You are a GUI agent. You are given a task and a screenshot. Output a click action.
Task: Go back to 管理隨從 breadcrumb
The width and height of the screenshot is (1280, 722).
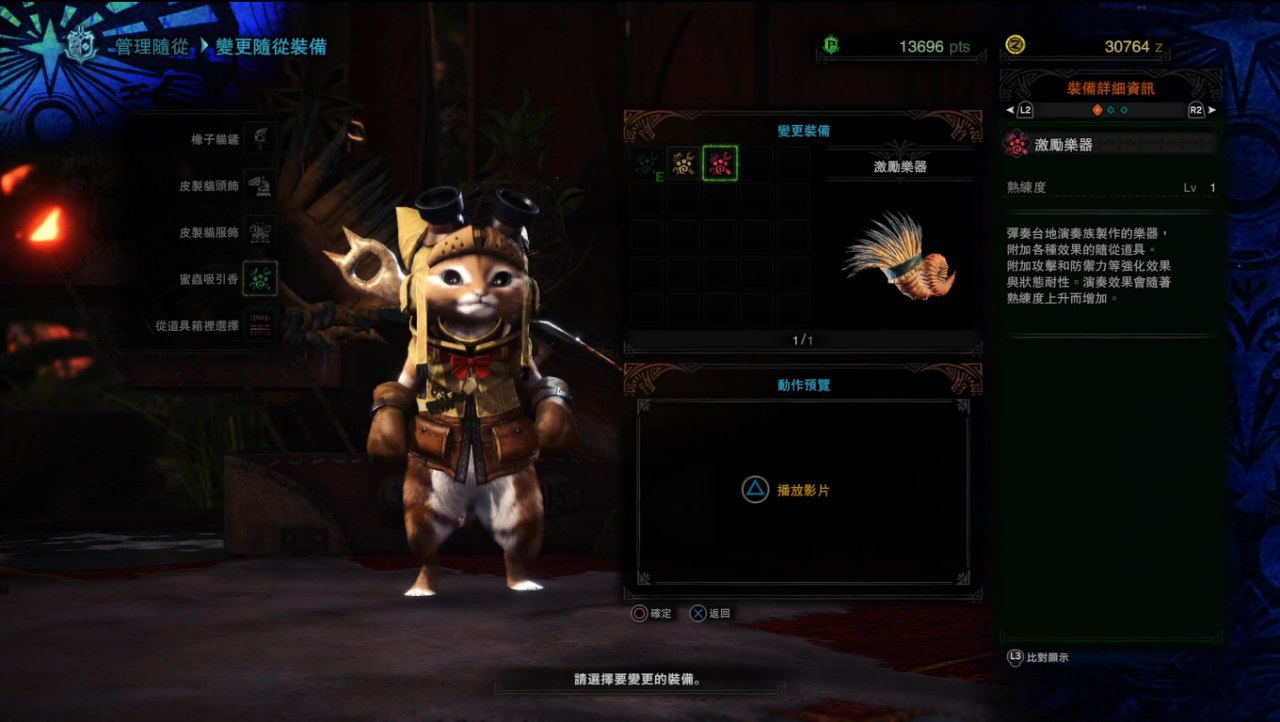coord(151,47)
